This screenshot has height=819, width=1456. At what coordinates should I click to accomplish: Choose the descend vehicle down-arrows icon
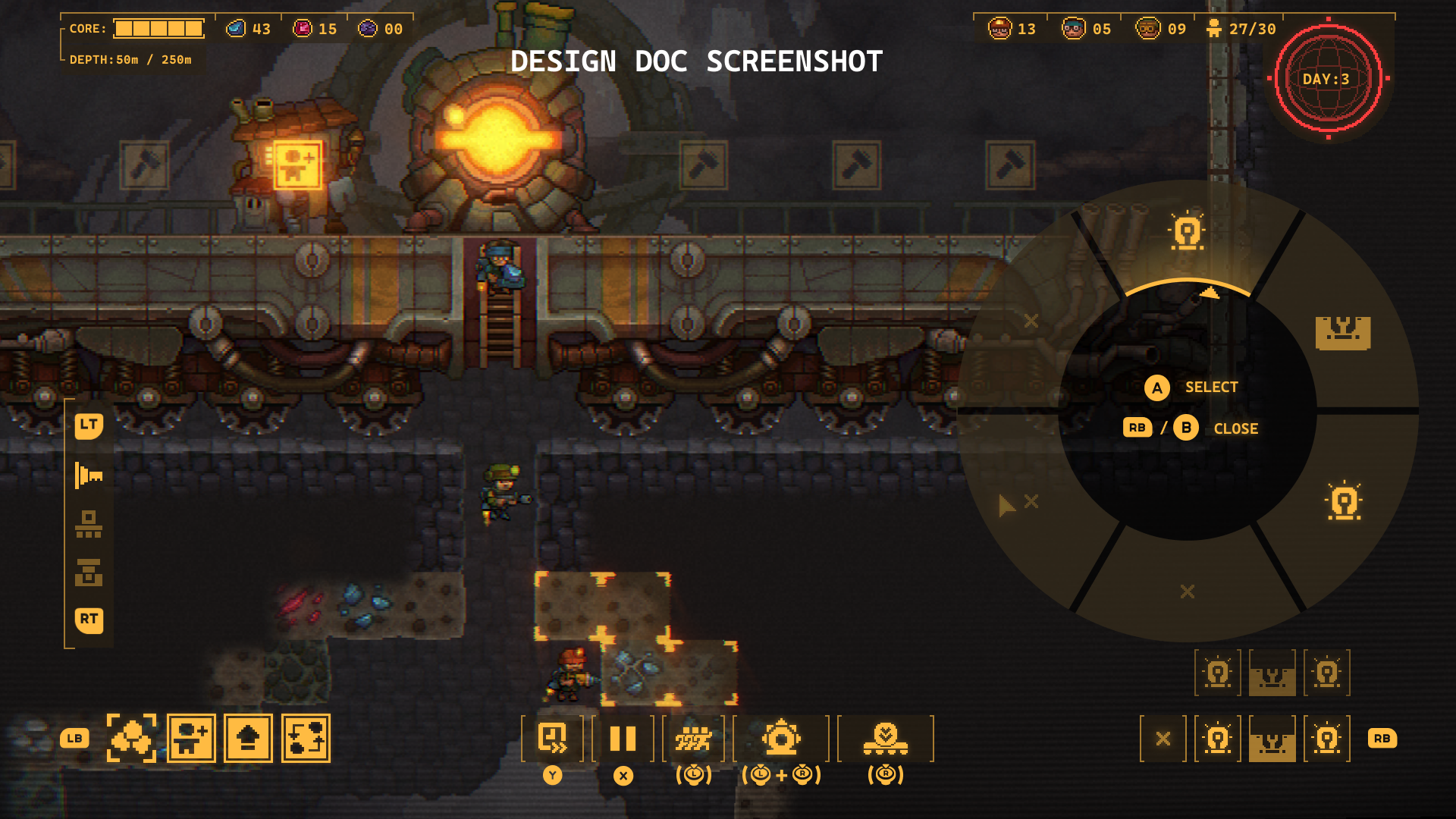point(885,738)
